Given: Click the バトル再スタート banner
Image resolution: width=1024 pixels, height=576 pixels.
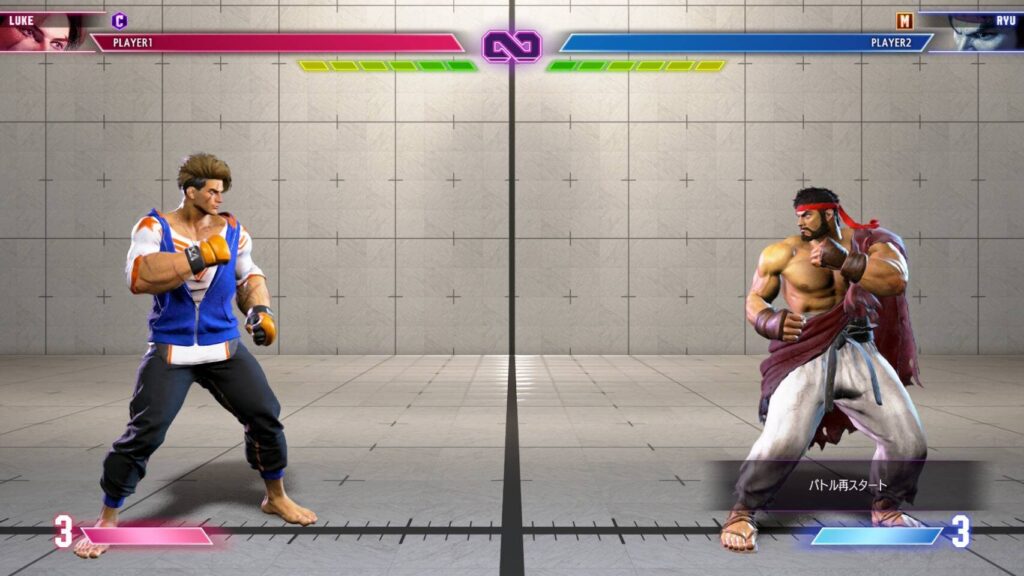Looking at the screenshot, I should click(x=848, y=485).
